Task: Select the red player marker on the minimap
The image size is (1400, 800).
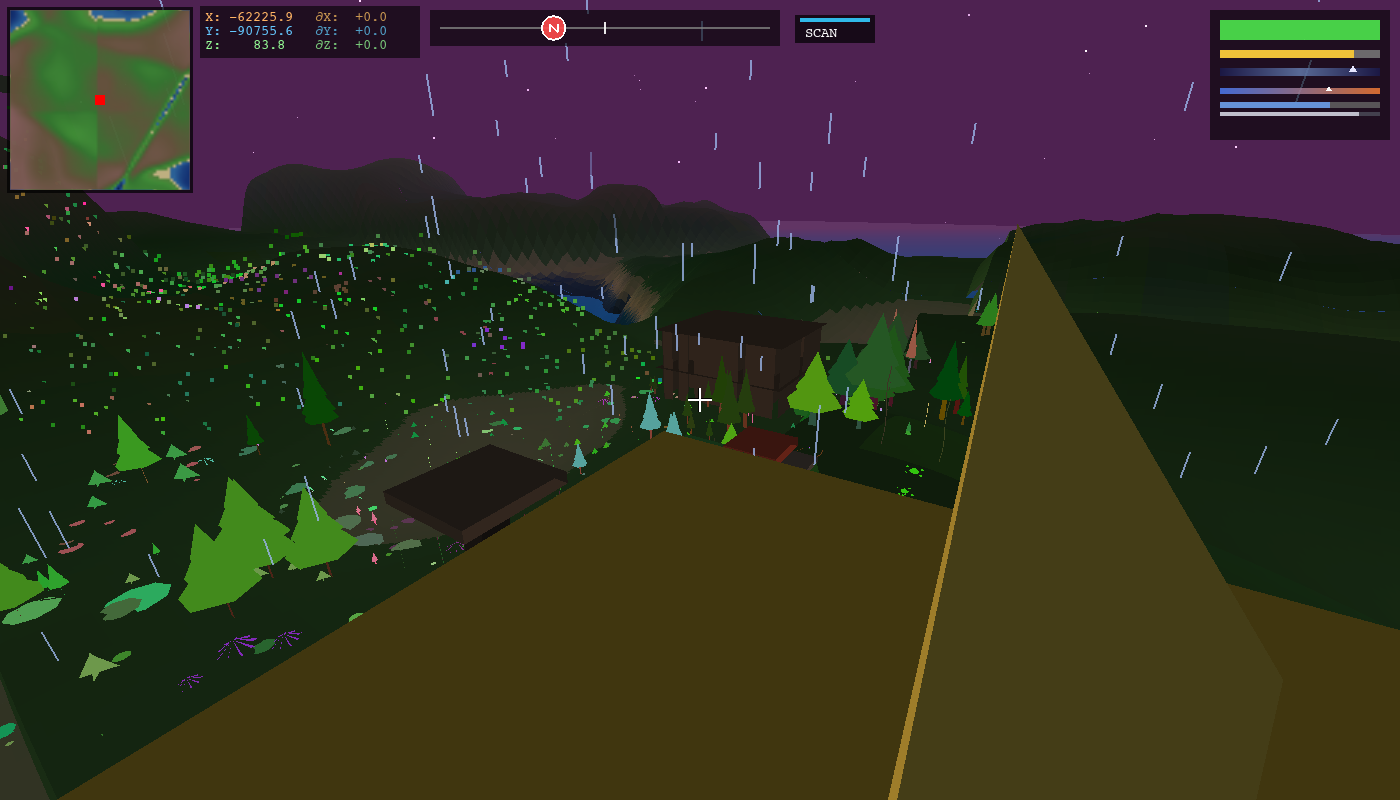Action: coord(99,100)
